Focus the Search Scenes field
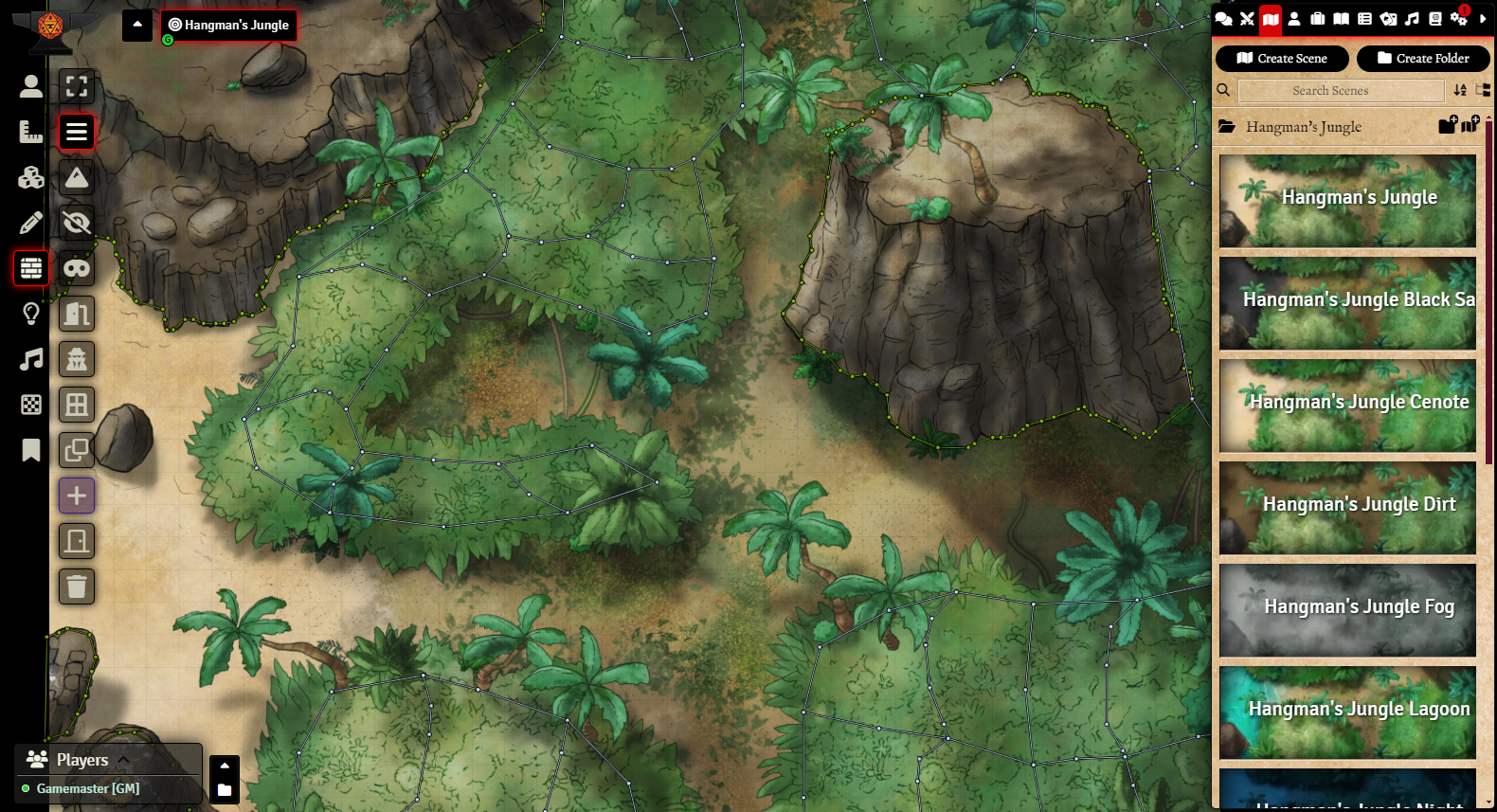 1340,91
